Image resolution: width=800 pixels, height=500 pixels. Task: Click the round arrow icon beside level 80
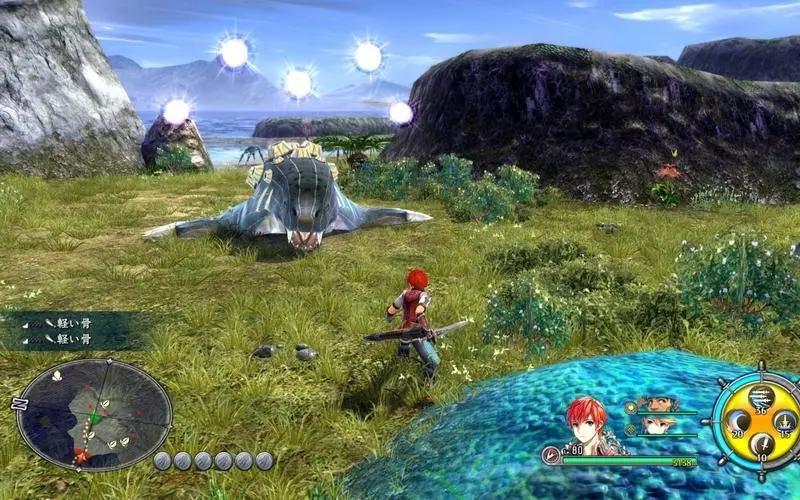click(550, 455)
